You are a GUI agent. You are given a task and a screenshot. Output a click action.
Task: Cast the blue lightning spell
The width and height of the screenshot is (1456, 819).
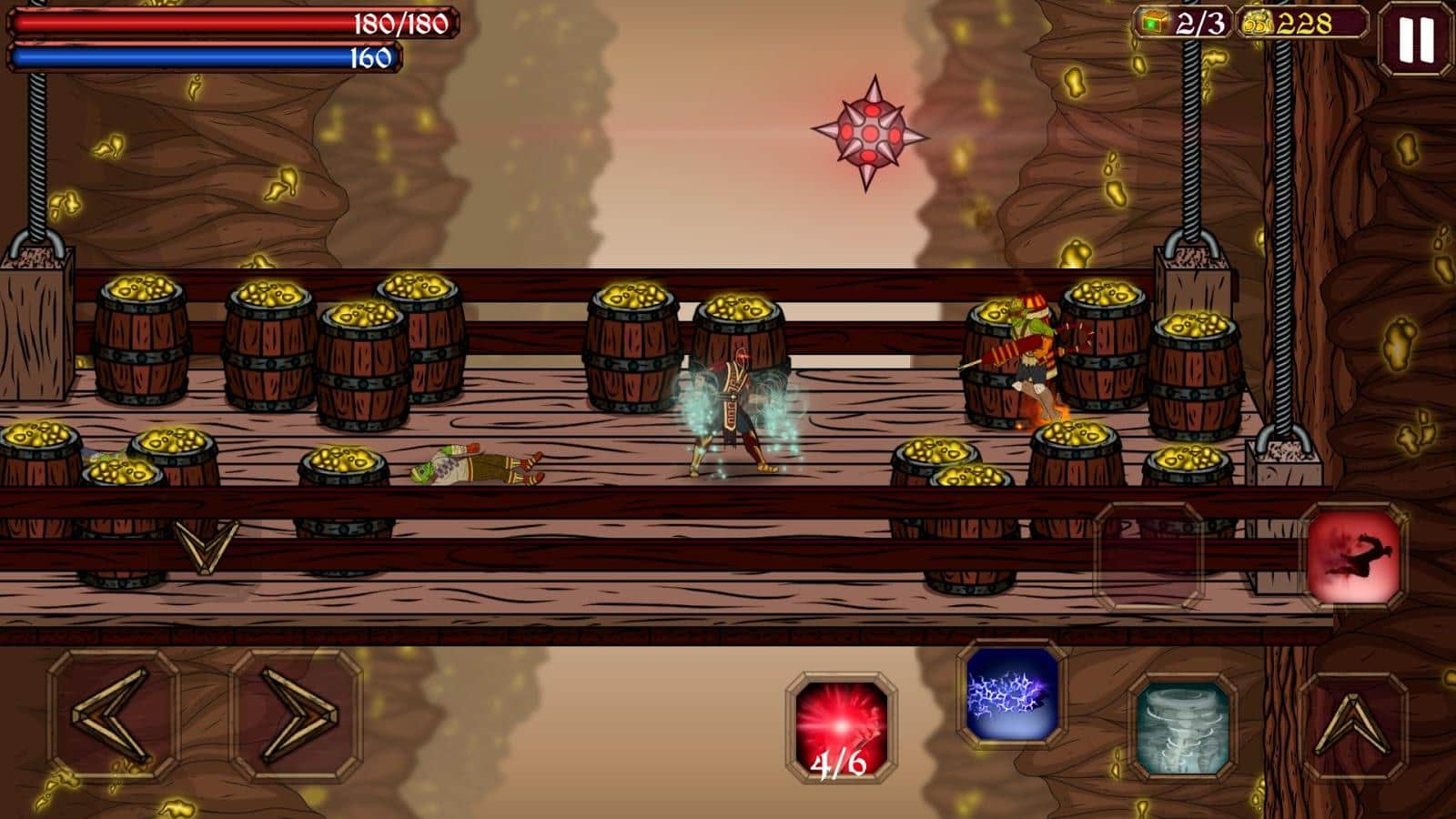[x=1011, y=693]
